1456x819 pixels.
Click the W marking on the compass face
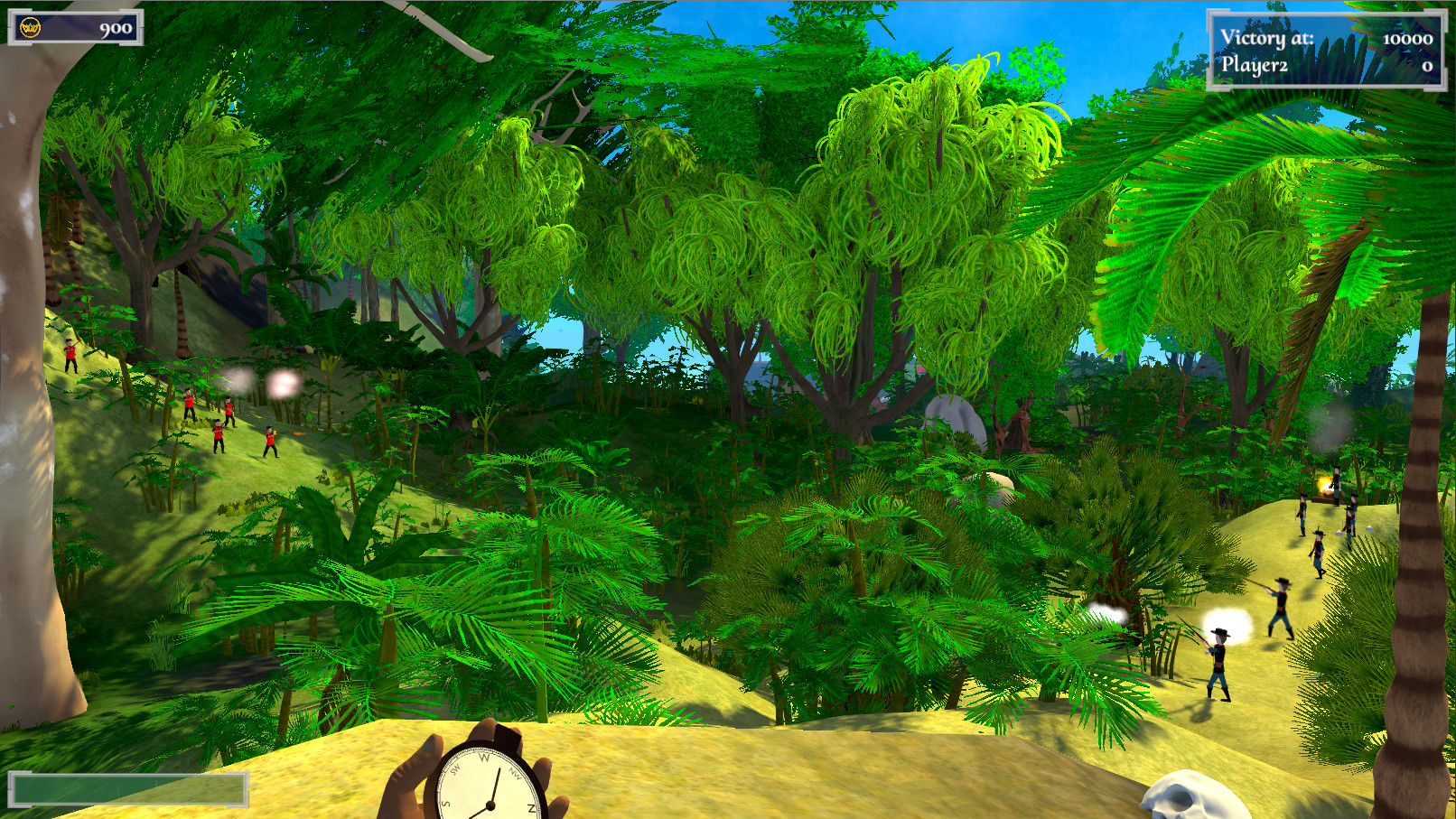(x=485, y=757)
